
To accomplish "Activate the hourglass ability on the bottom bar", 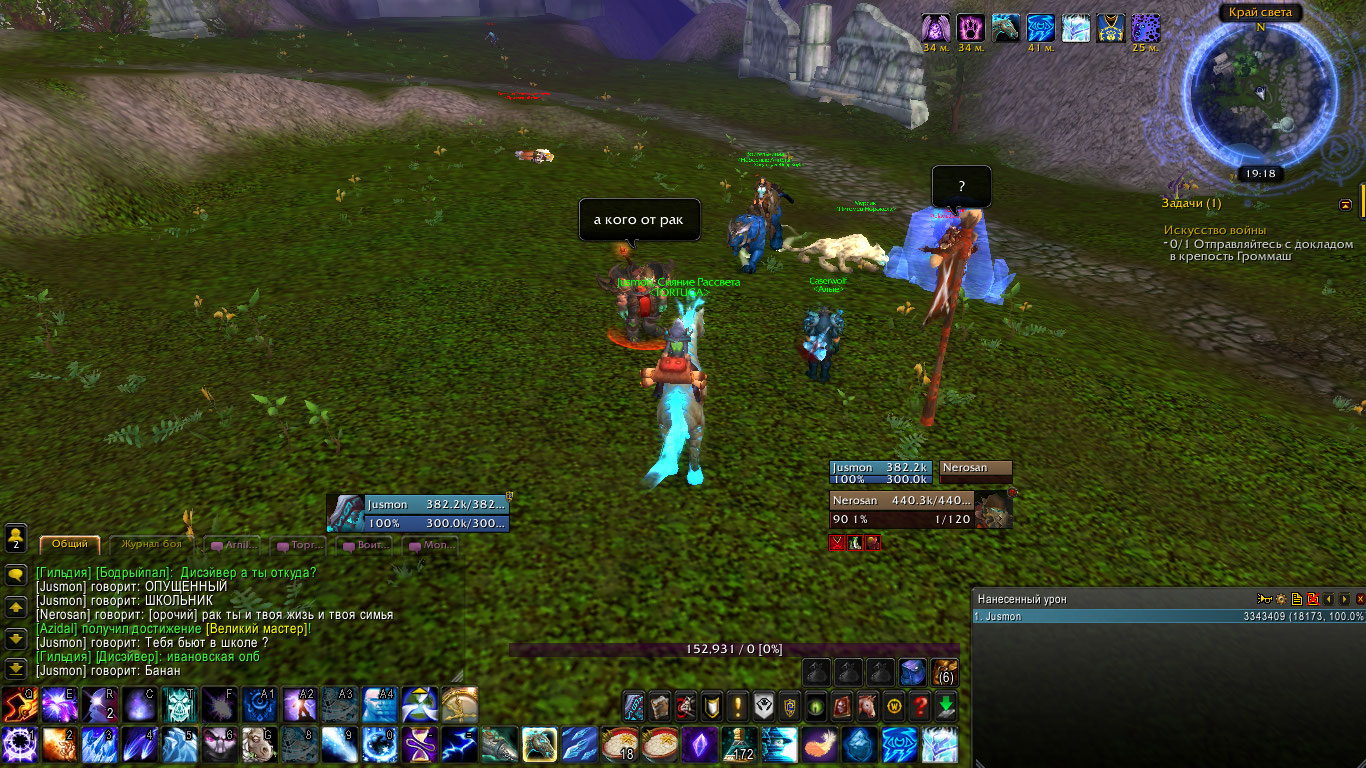I will tap(419, 745).
